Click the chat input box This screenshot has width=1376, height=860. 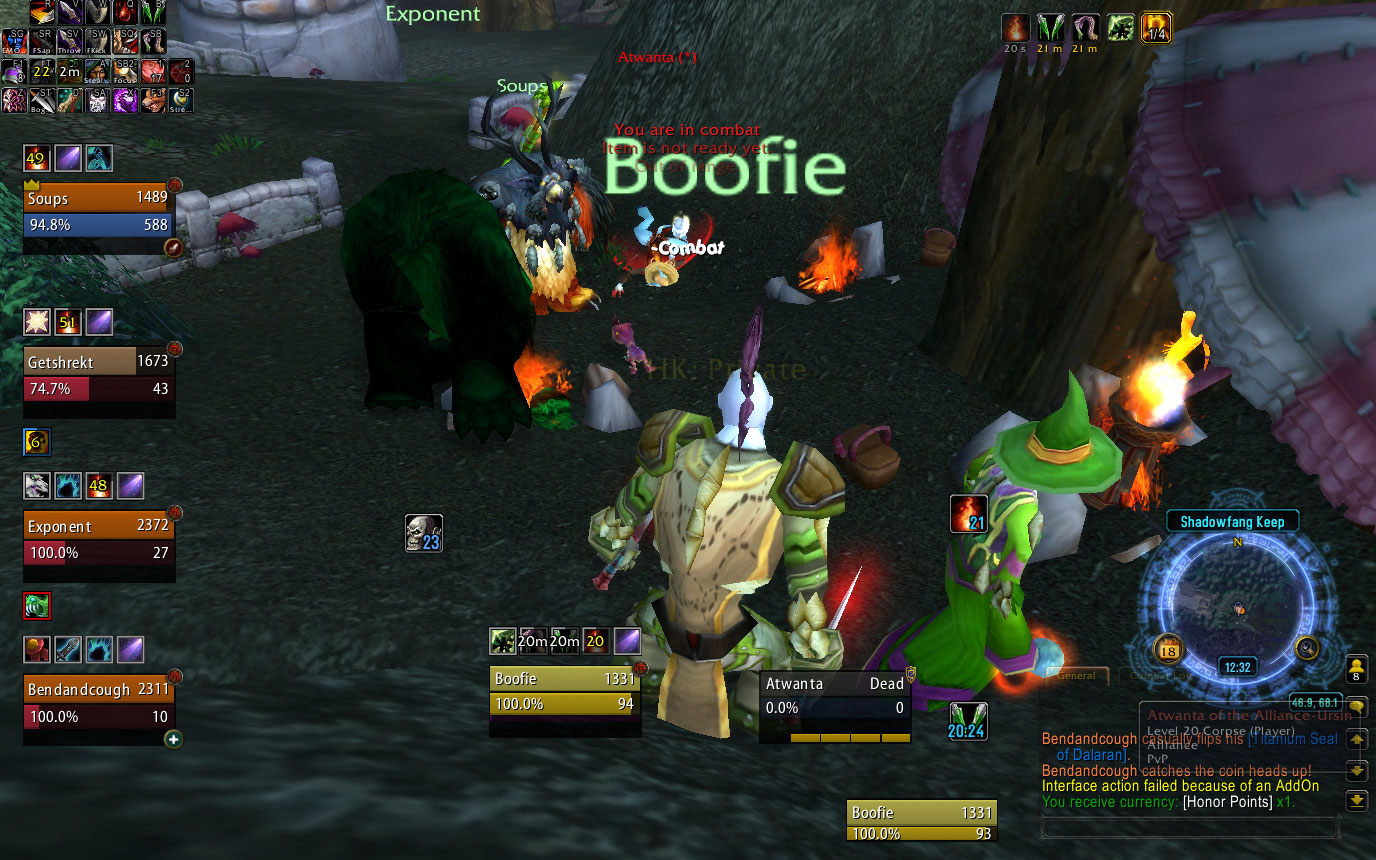[x=1190, y=828]
